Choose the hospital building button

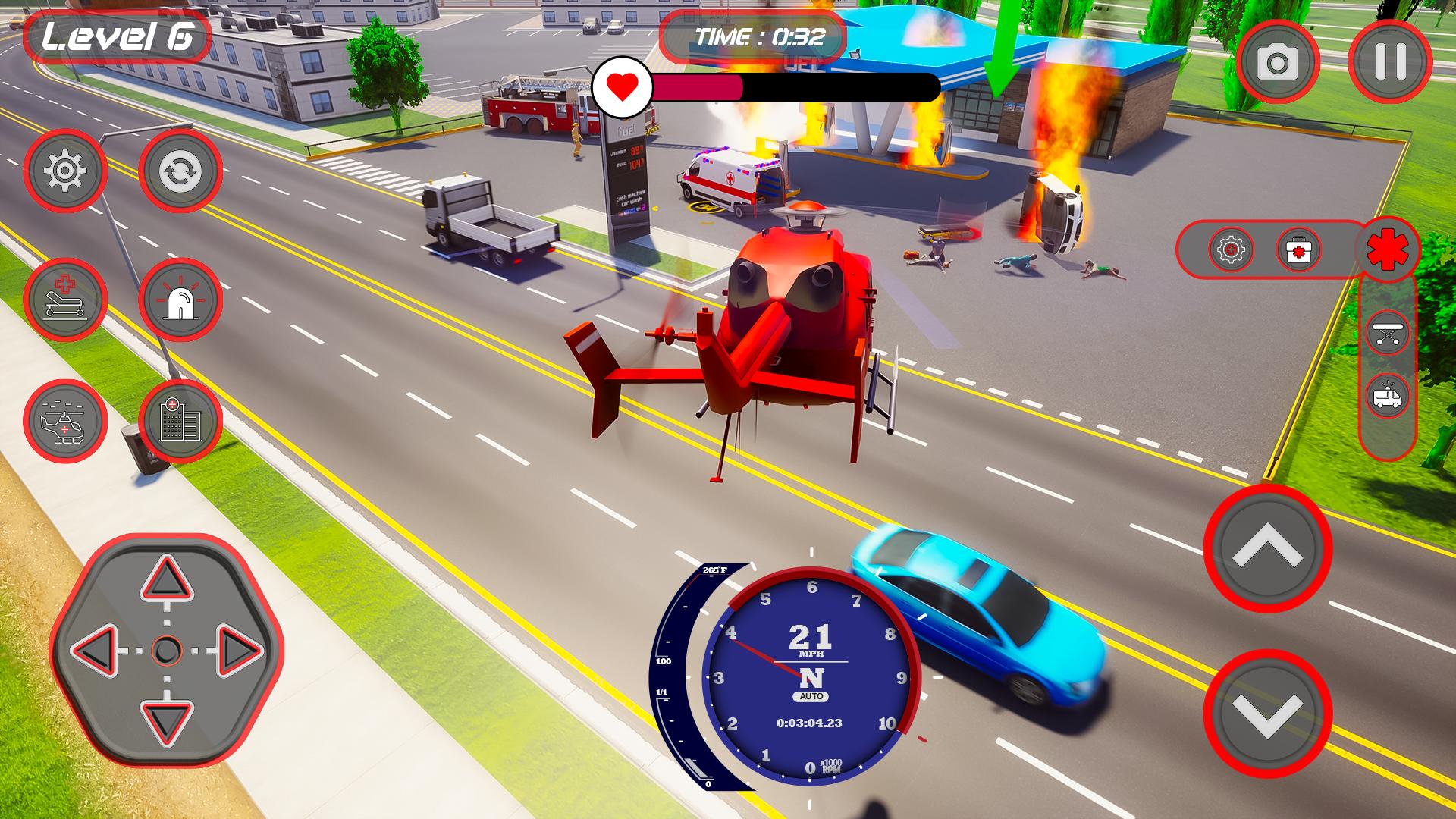(x=180, y=421)
